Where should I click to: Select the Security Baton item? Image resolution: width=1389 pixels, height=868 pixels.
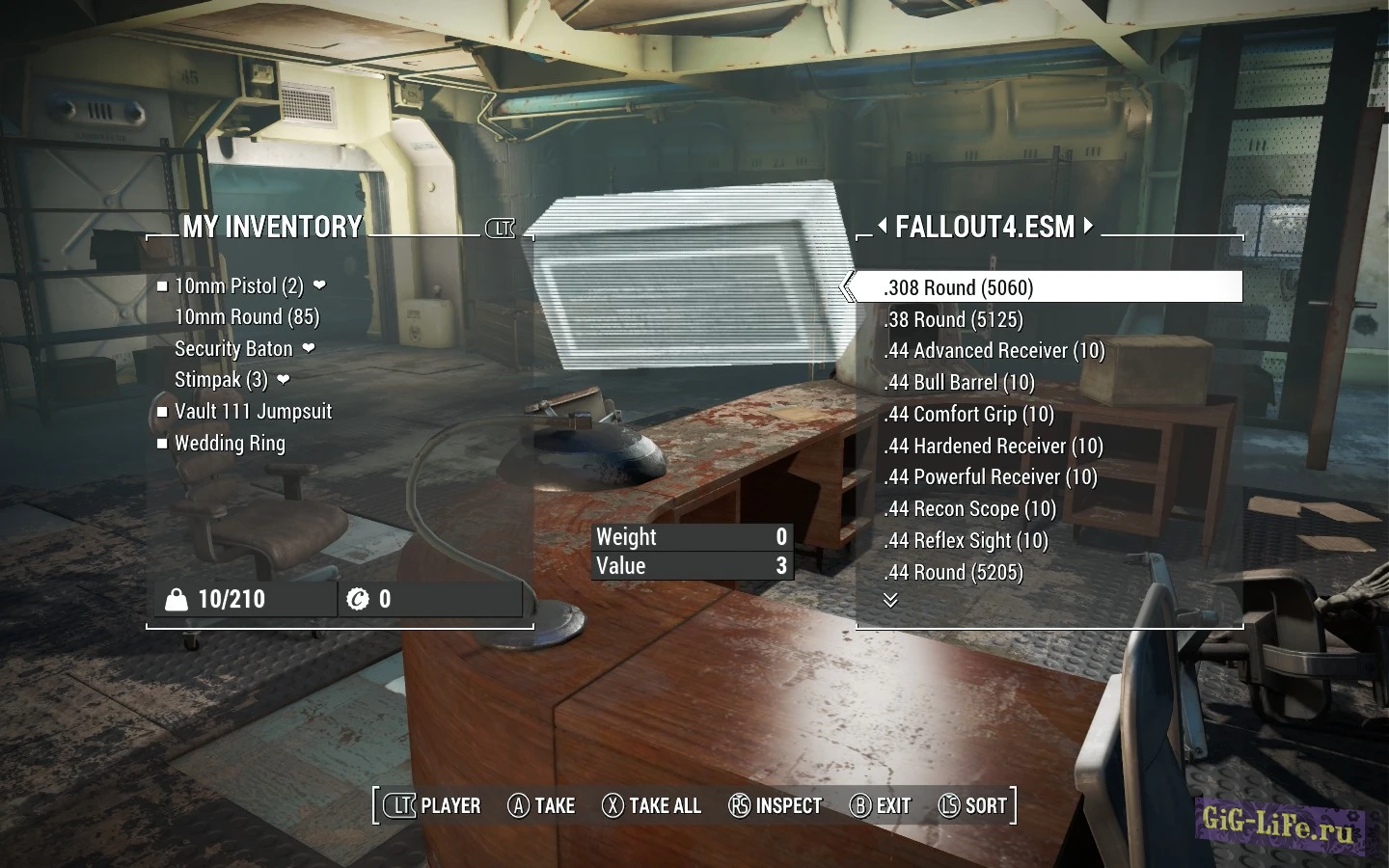[x=233, y=349]
